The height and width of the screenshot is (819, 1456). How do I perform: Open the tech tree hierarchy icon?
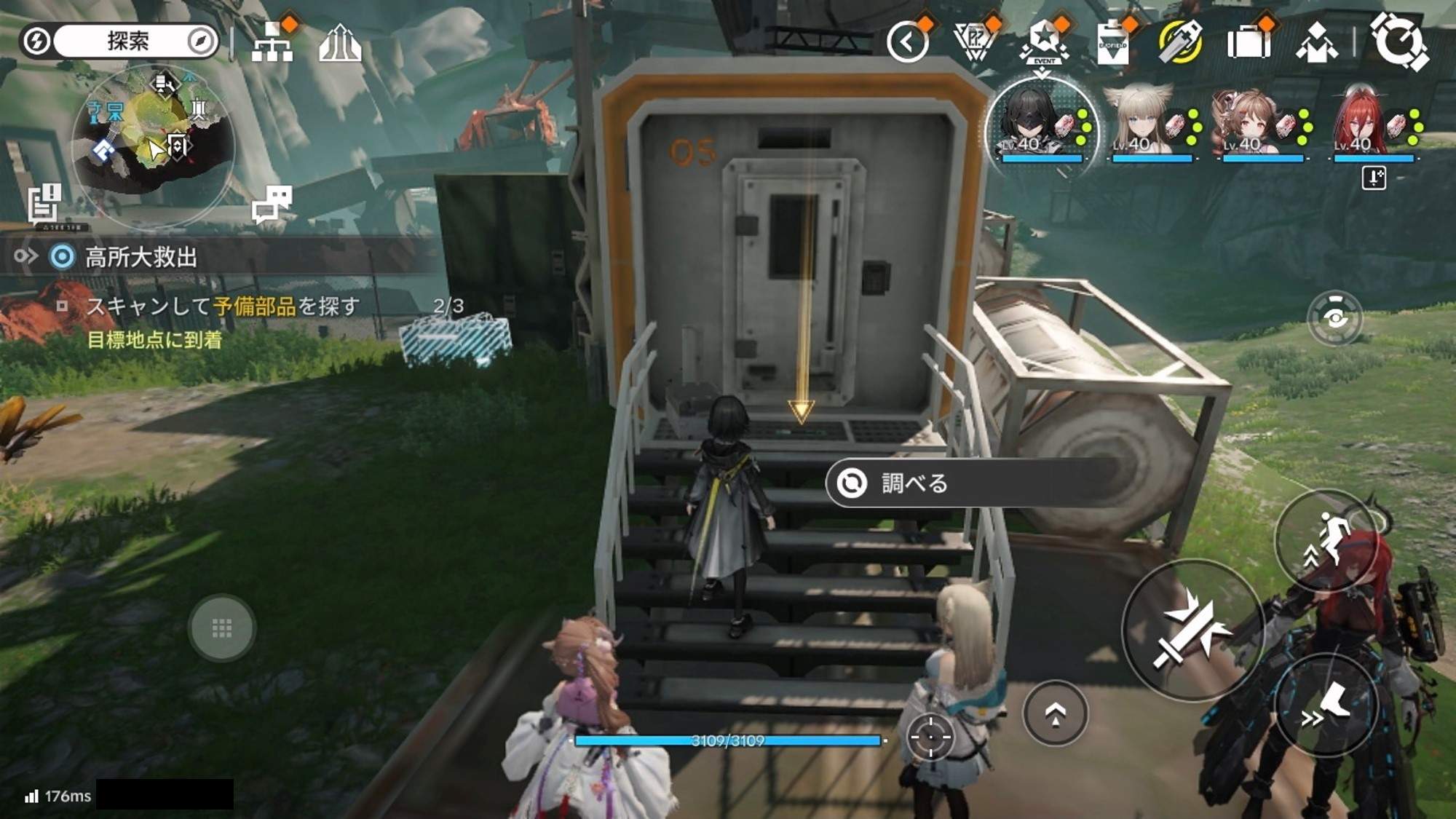[272, 44]
